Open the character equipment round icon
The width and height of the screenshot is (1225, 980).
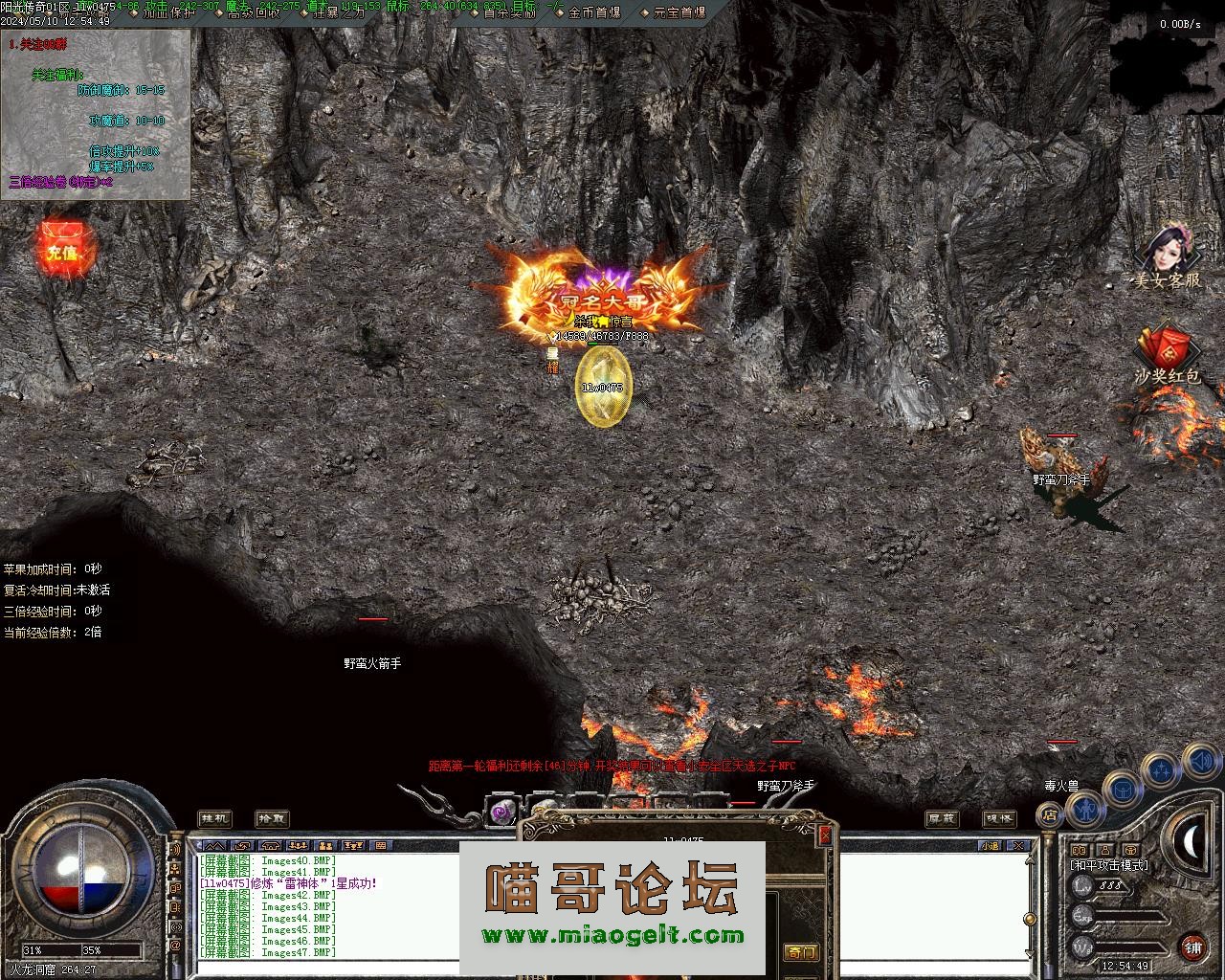[1085, 810]
